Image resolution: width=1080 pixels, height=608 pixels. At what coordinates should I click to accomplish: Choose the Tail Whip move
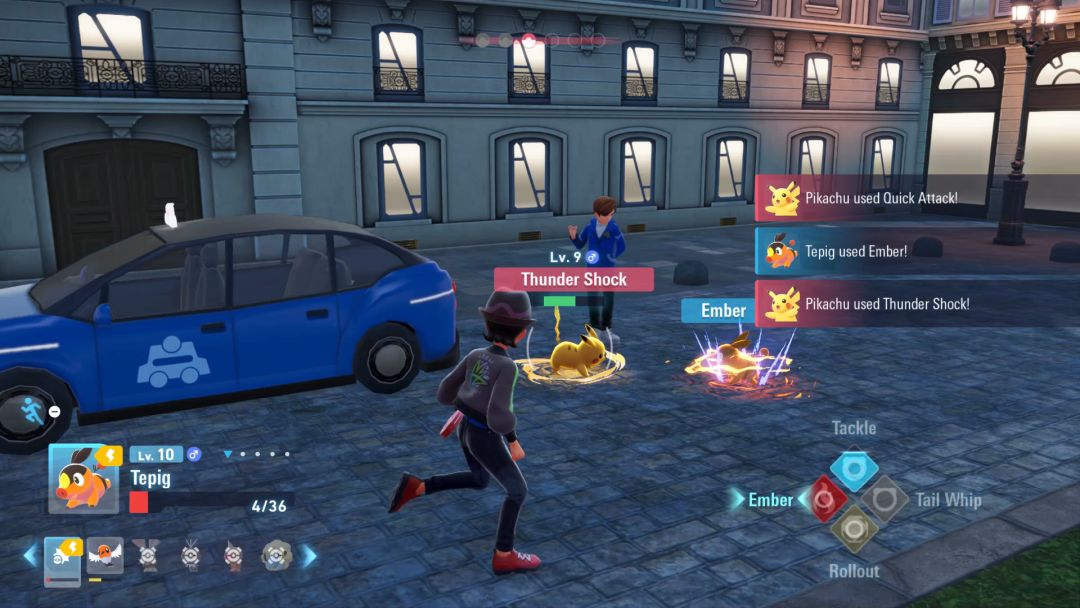(885, 498)
